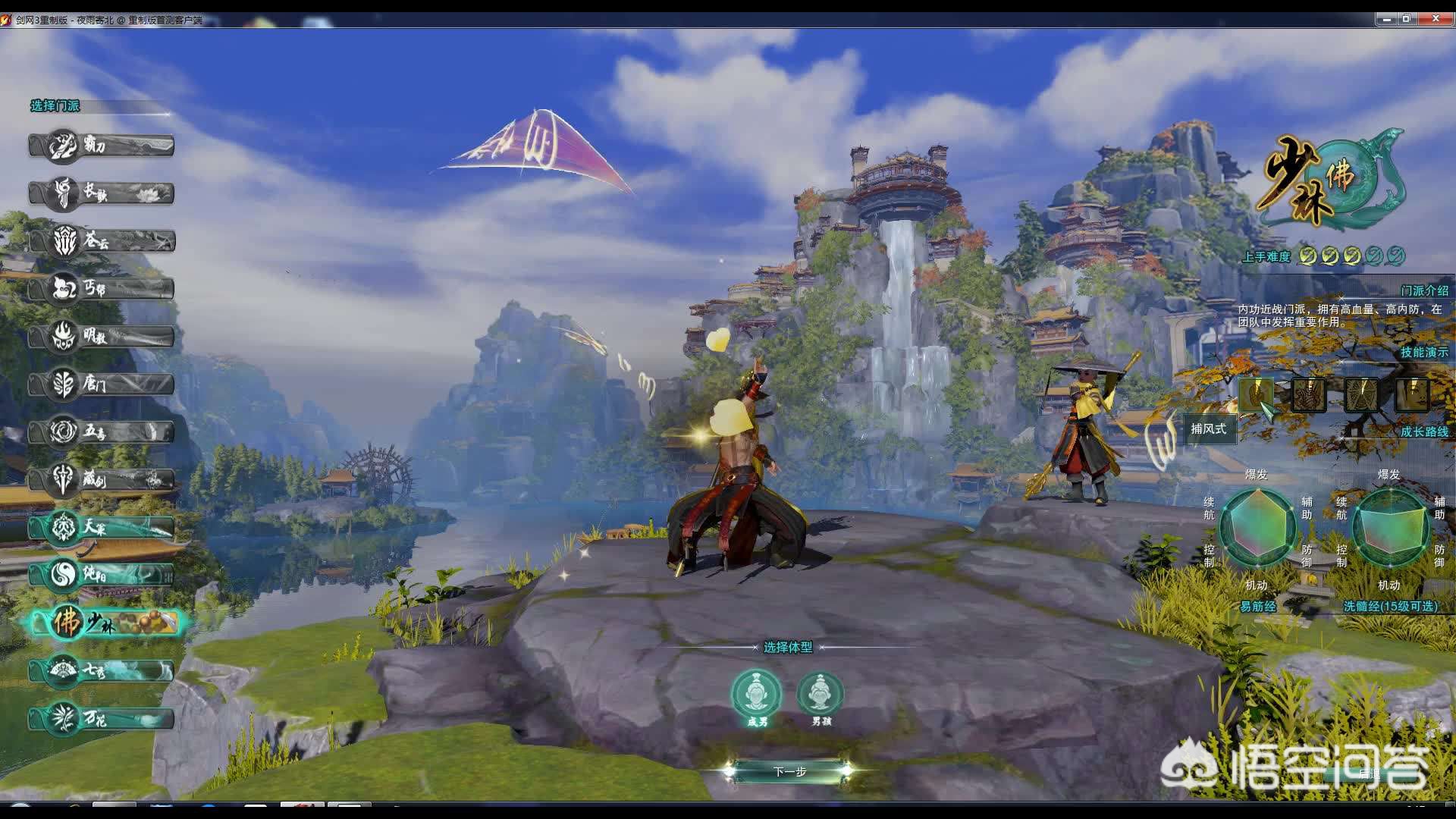This screenshot has height=819, width=1456.
Task: Pick the 天策 sect
Action: pyautogui.click(x=101, y=527)
